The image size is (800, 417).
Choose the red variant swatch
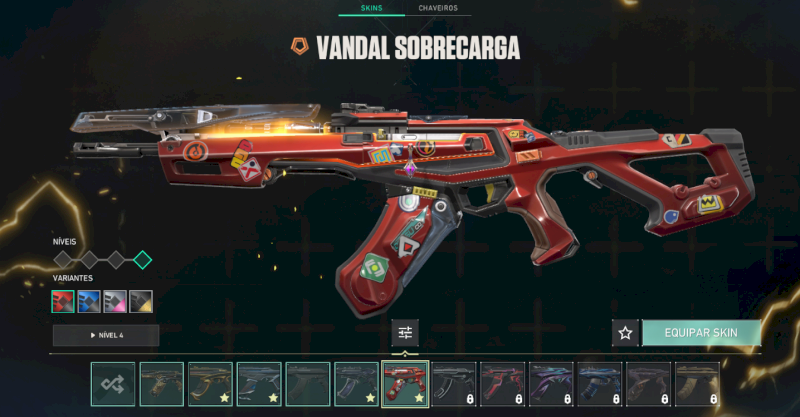(63, 301)
